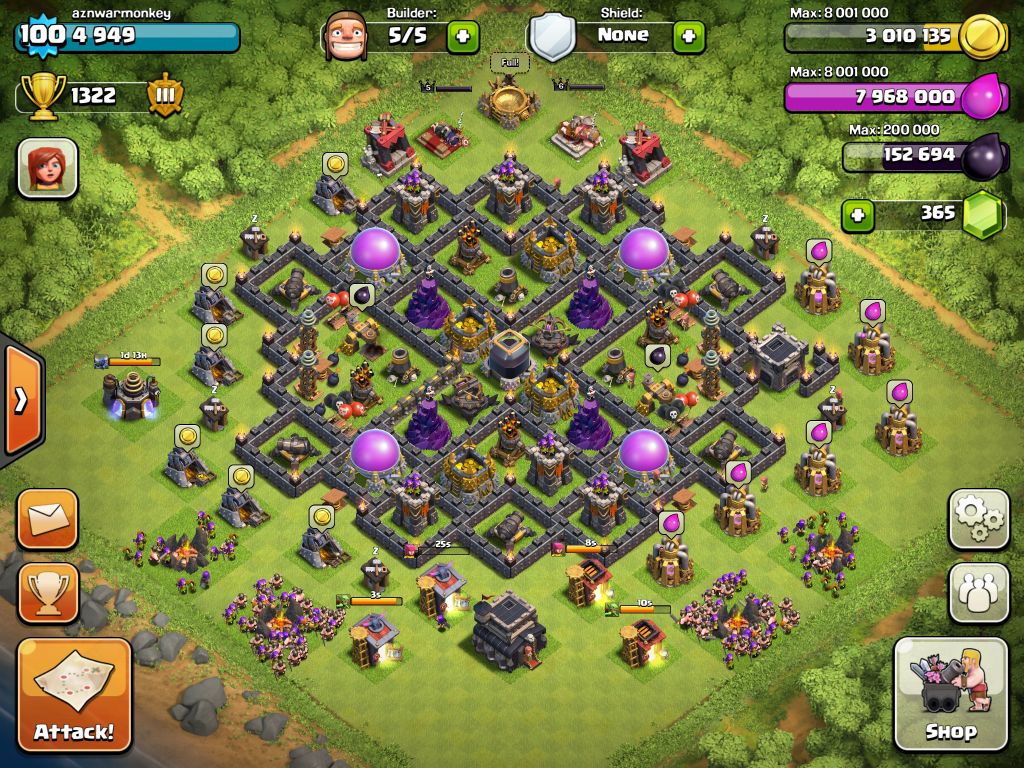
Task: Click the level 100 experience badge
Action: tap(41, 37)
